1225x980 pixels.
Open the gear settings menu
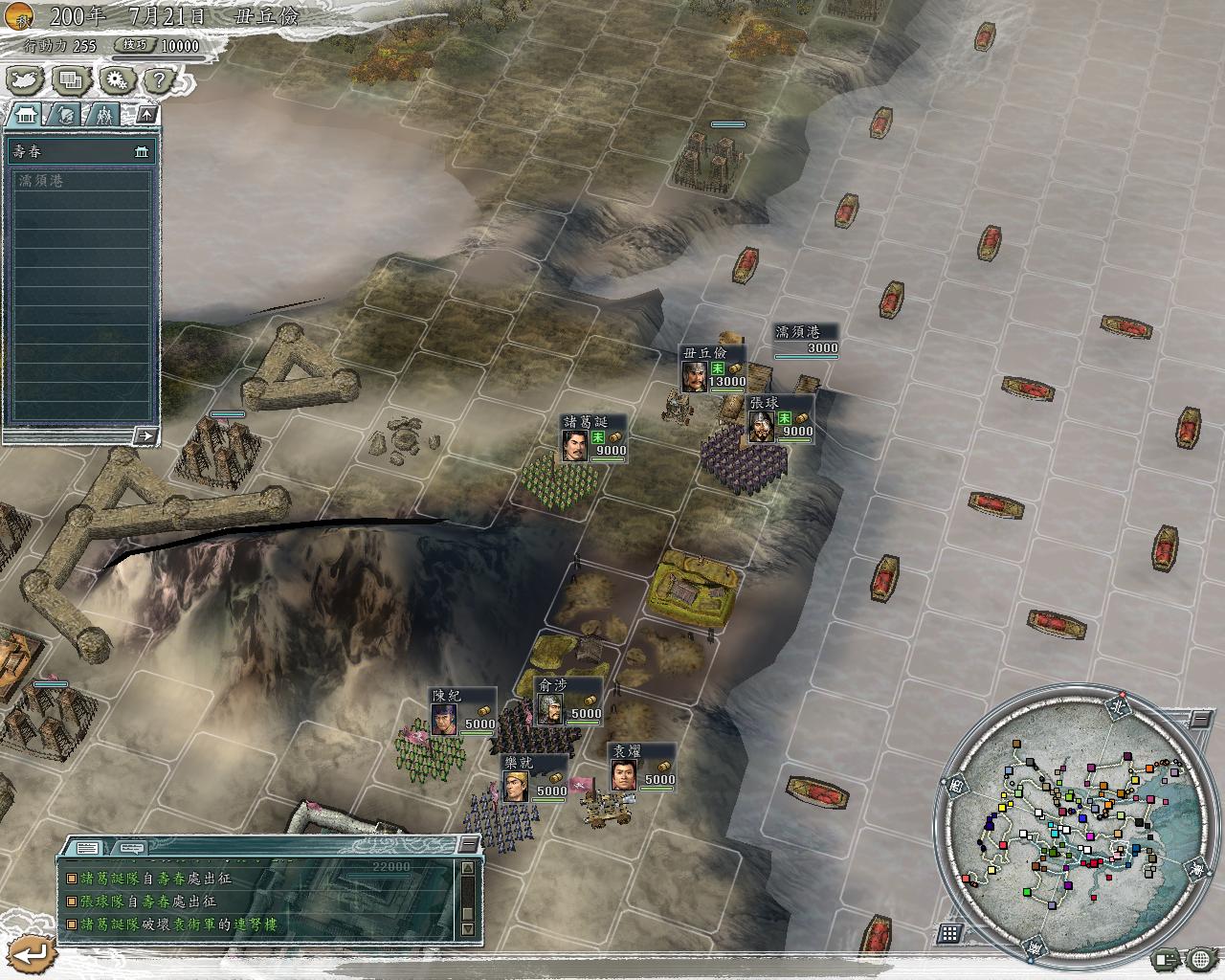point(117,80)
